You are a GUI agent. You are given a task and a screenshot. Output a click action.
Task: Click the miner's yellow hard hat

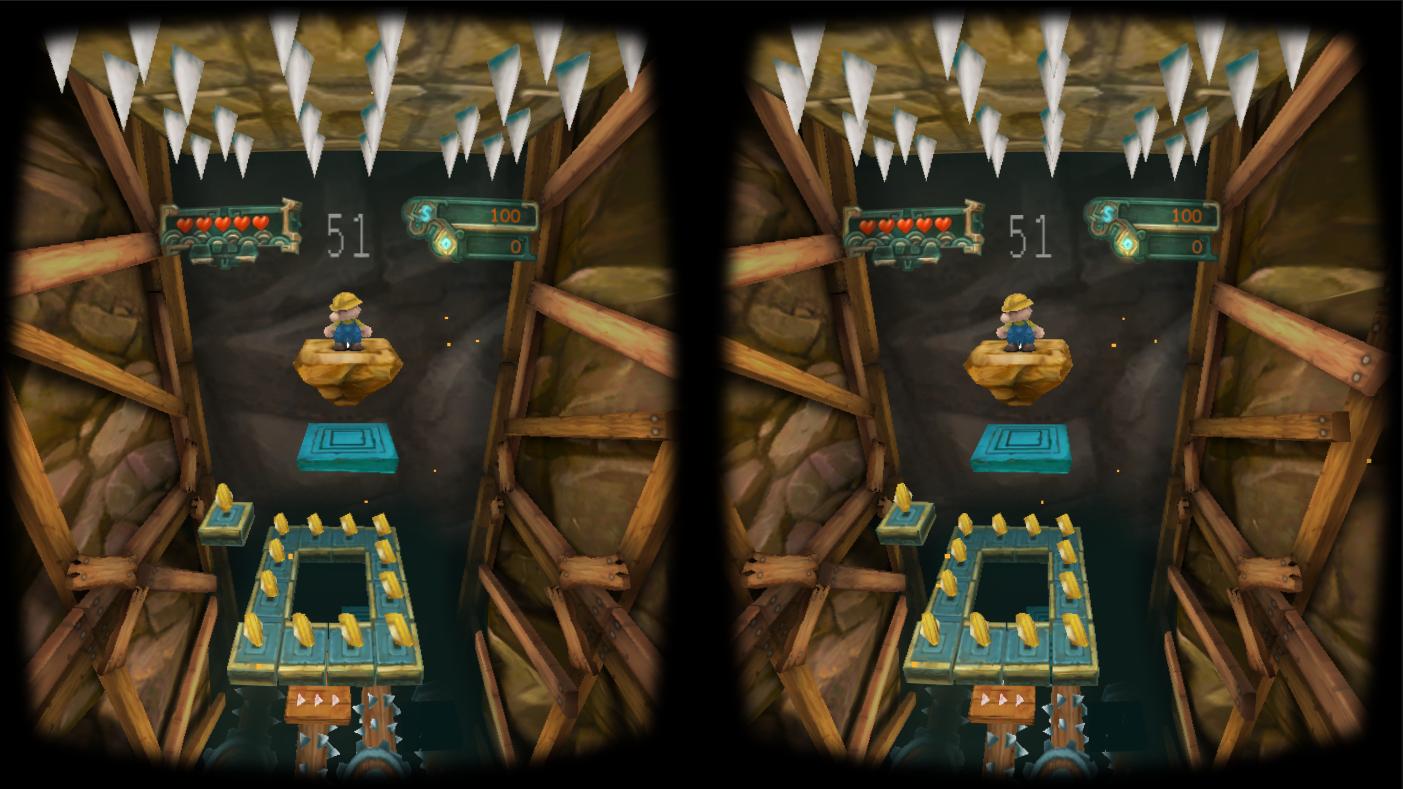click(x=344, y=300)
